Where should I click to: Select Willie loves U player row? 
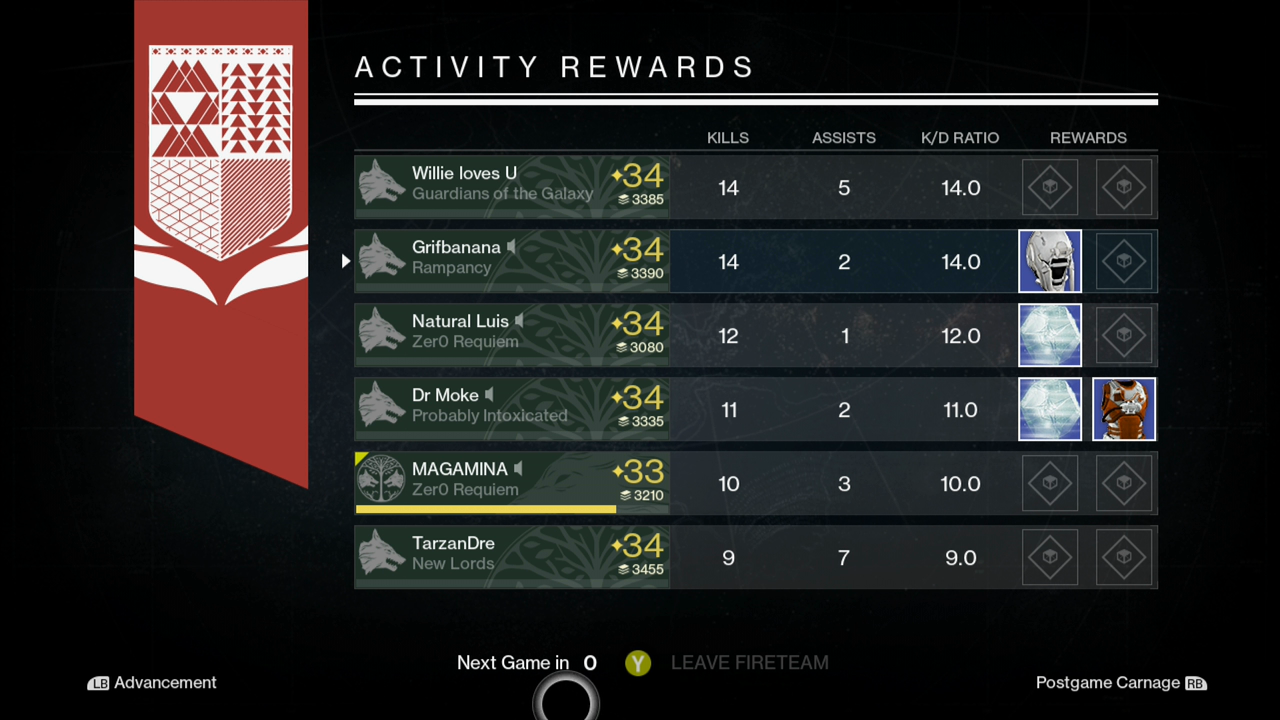512,187
